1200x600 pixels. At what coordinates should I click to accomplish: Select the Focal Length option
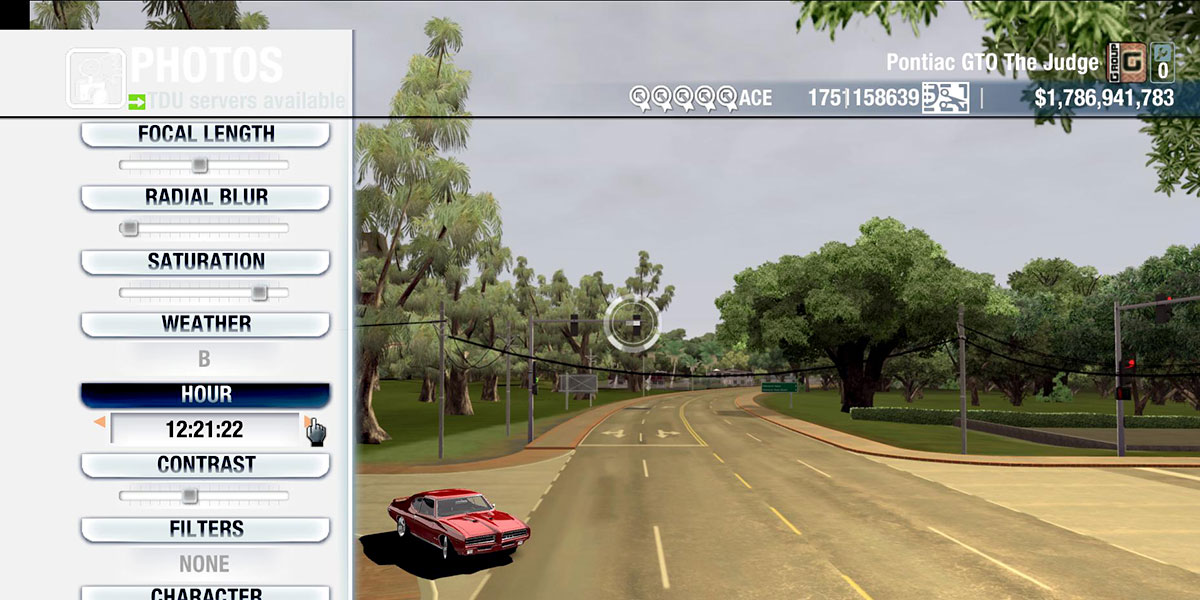[205, 134]
